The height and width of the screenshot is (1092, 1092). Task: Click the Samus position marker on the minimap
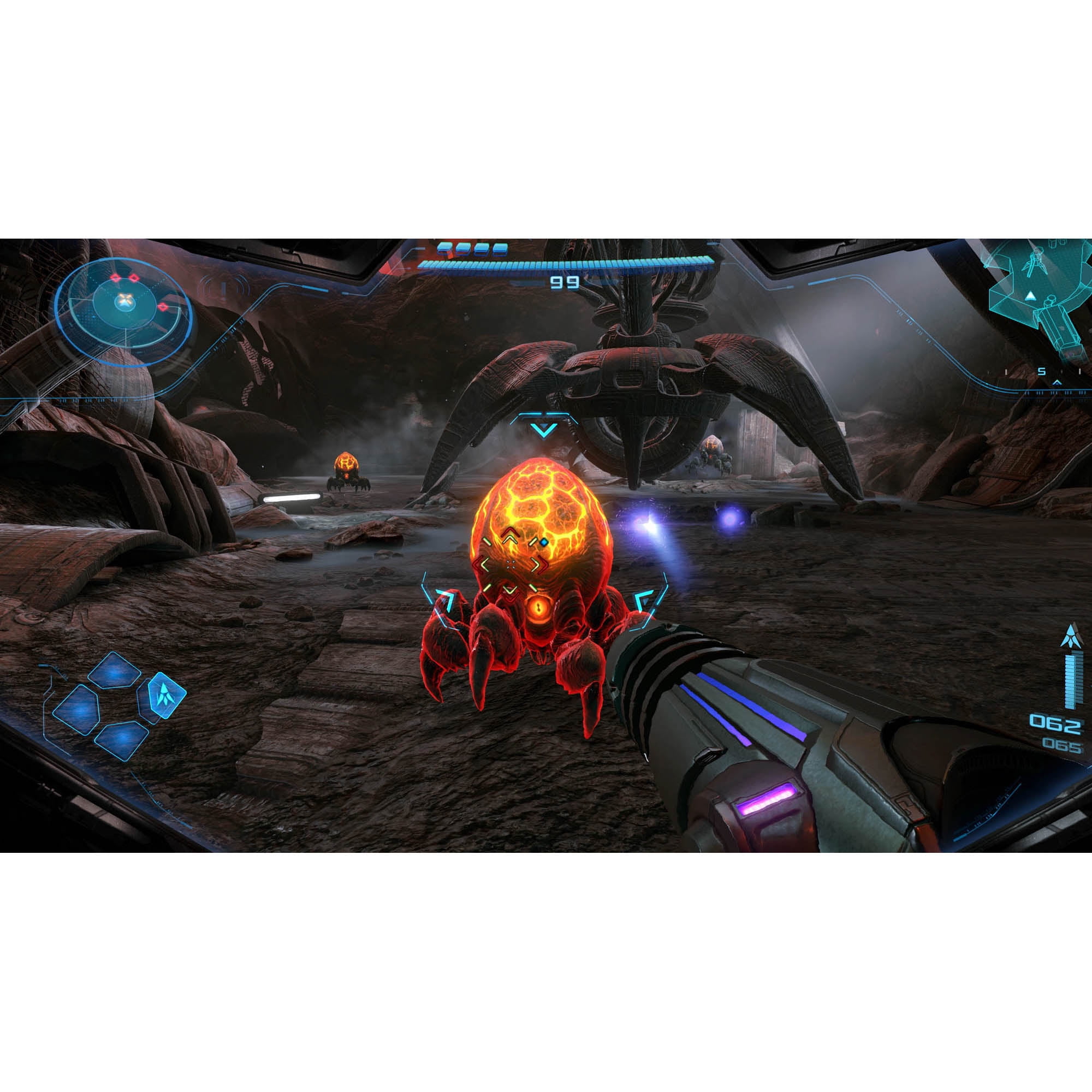(1030, 296)
